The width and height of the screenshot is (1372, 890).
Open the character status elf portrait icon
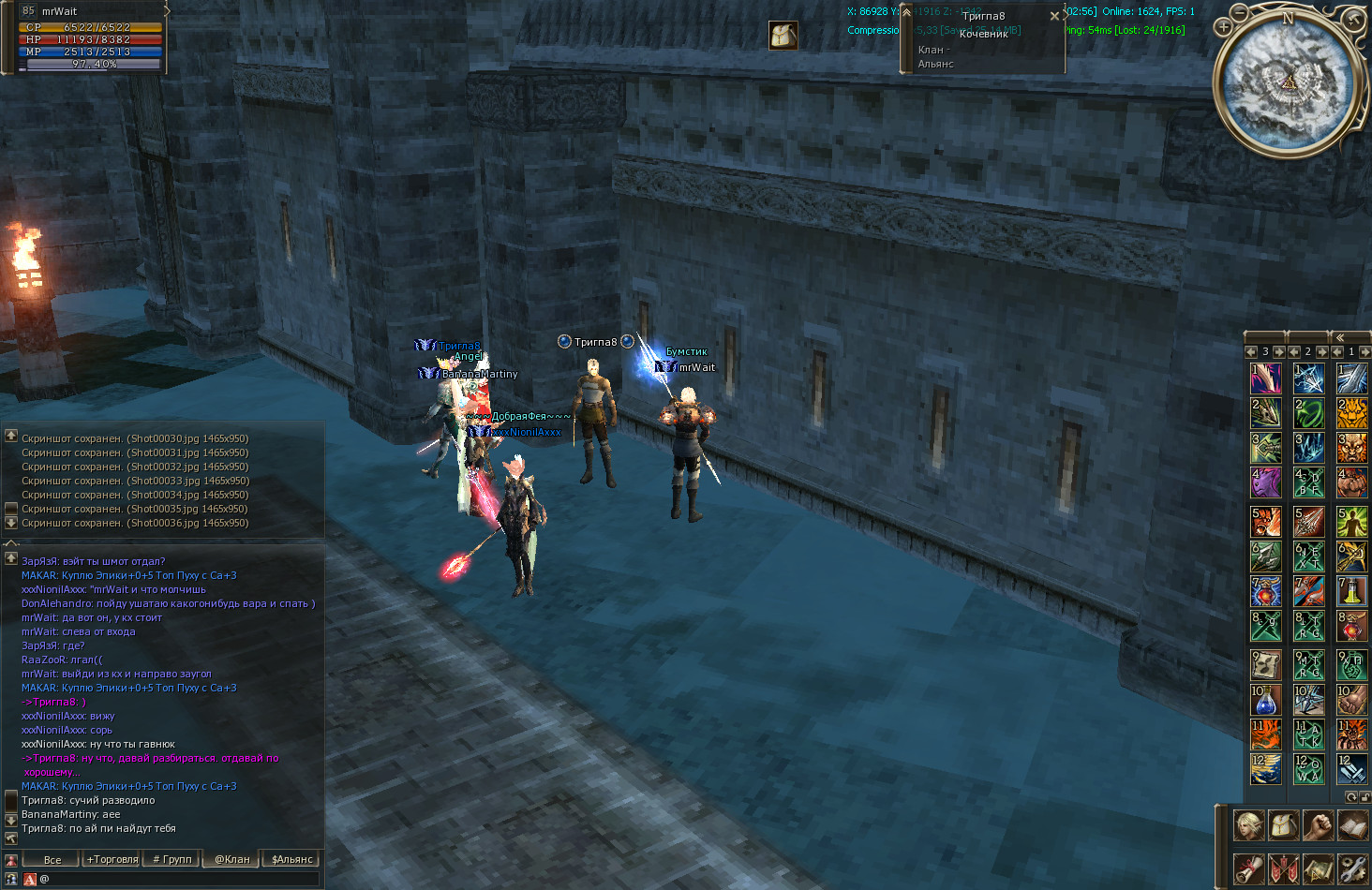click(1248, 825)
